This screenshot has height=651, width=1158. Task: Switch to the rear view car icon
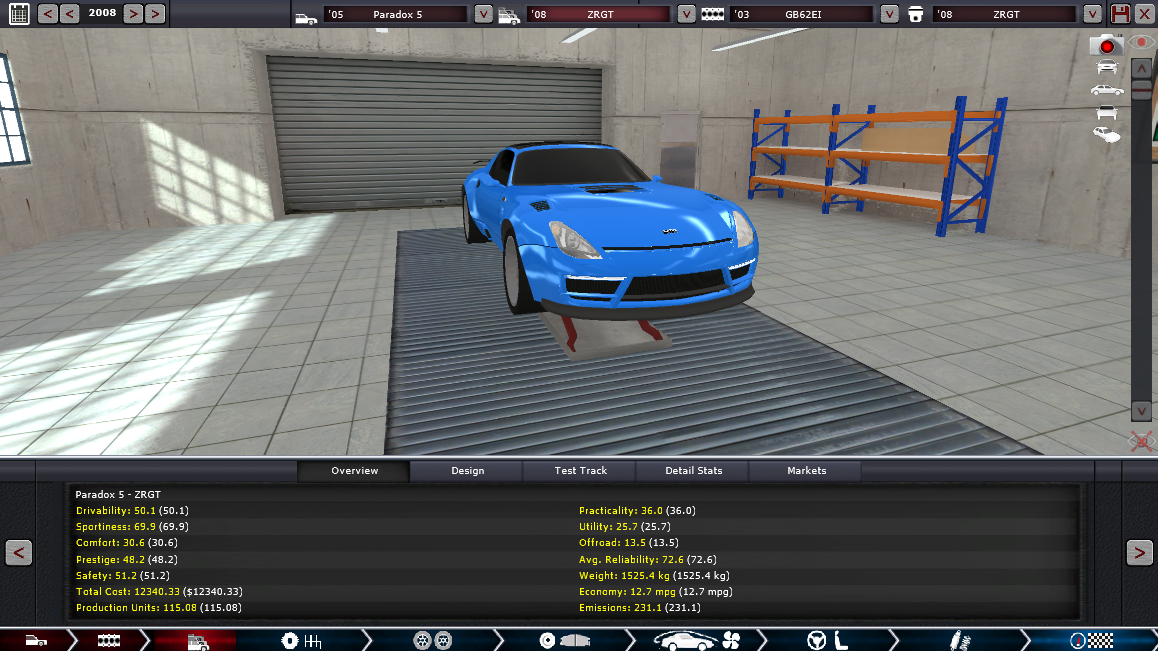pos(1107,112)
